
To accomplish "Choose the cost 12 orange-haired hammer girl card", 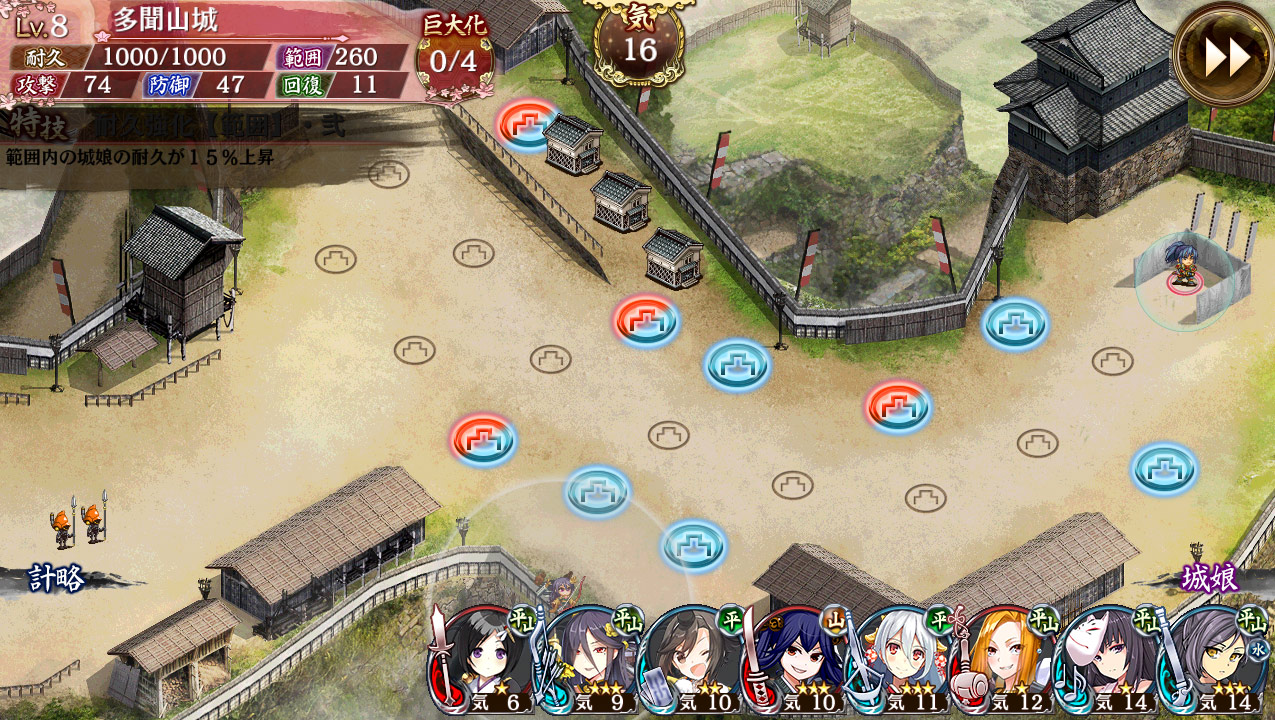I will pyautogui.click(x=1002, y=660).
